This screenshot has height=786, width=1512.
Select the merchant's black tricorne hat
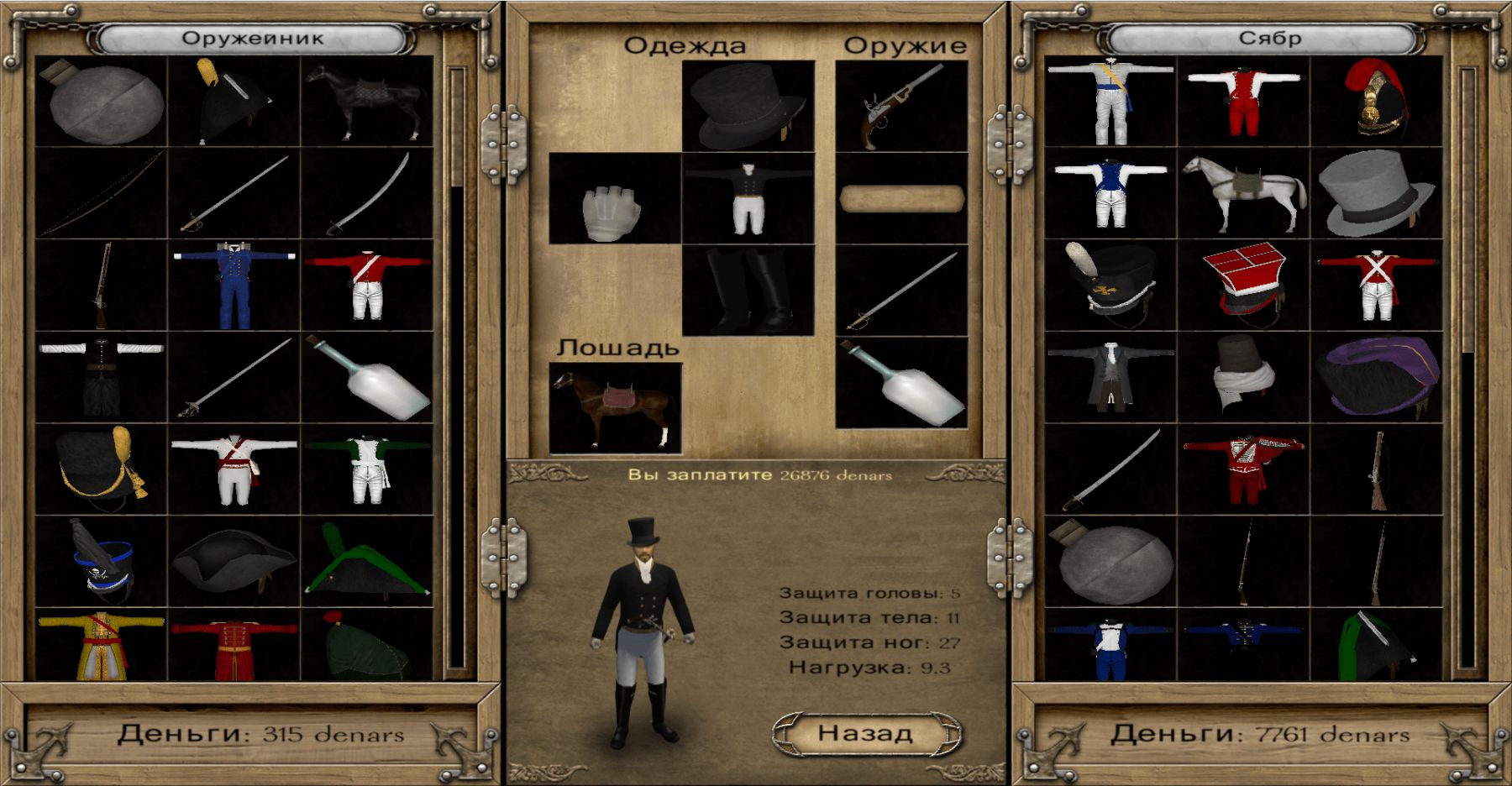(234, 561)
